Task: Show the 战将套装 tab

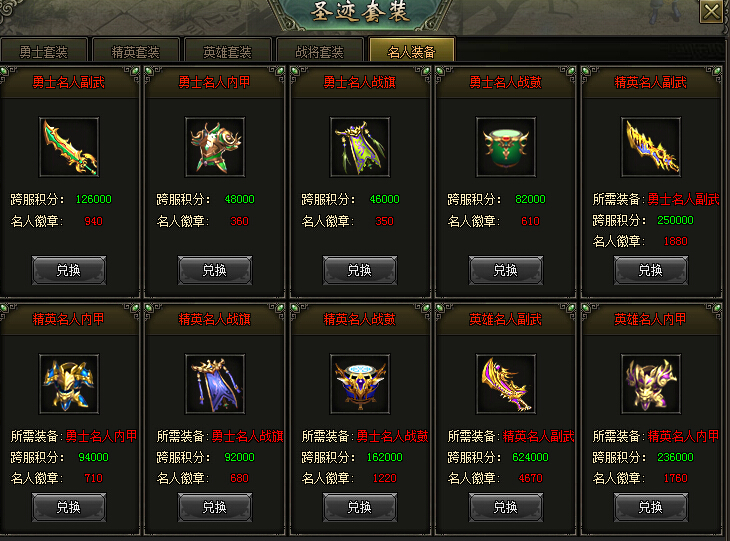Action: 319,52
